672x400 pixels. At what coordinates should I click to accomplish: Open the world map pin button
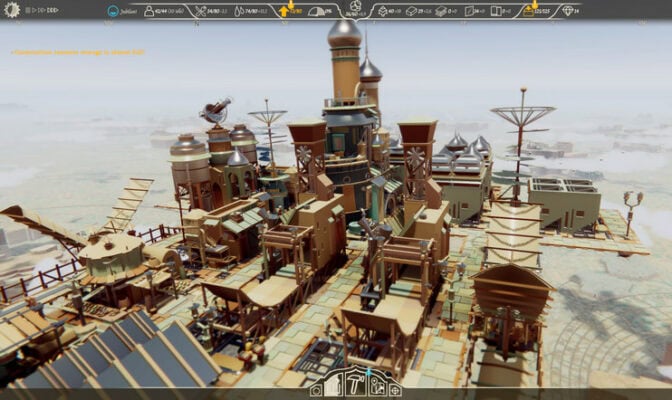[x=377, y=384]
